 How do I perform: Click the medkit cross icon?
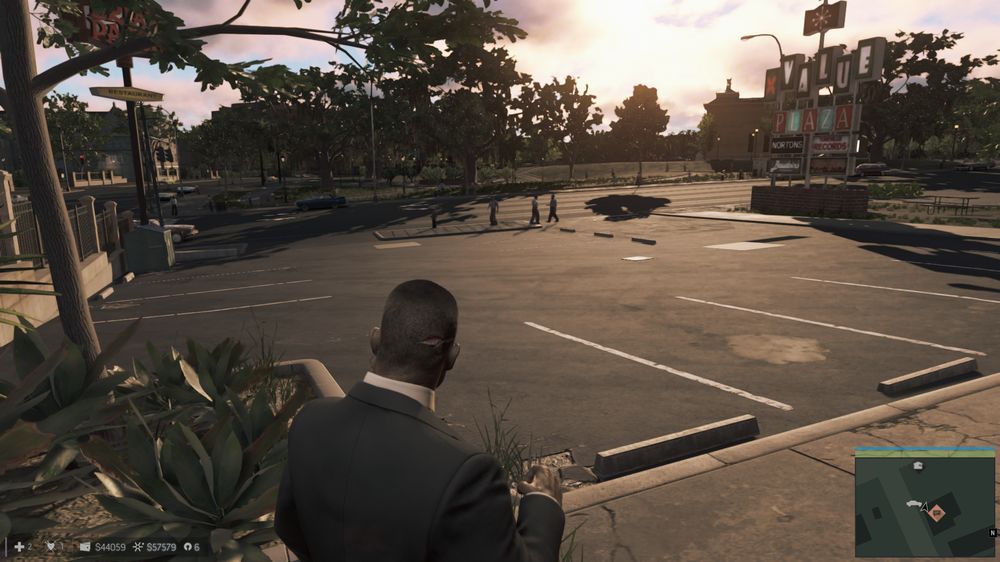tap(18, 547)
